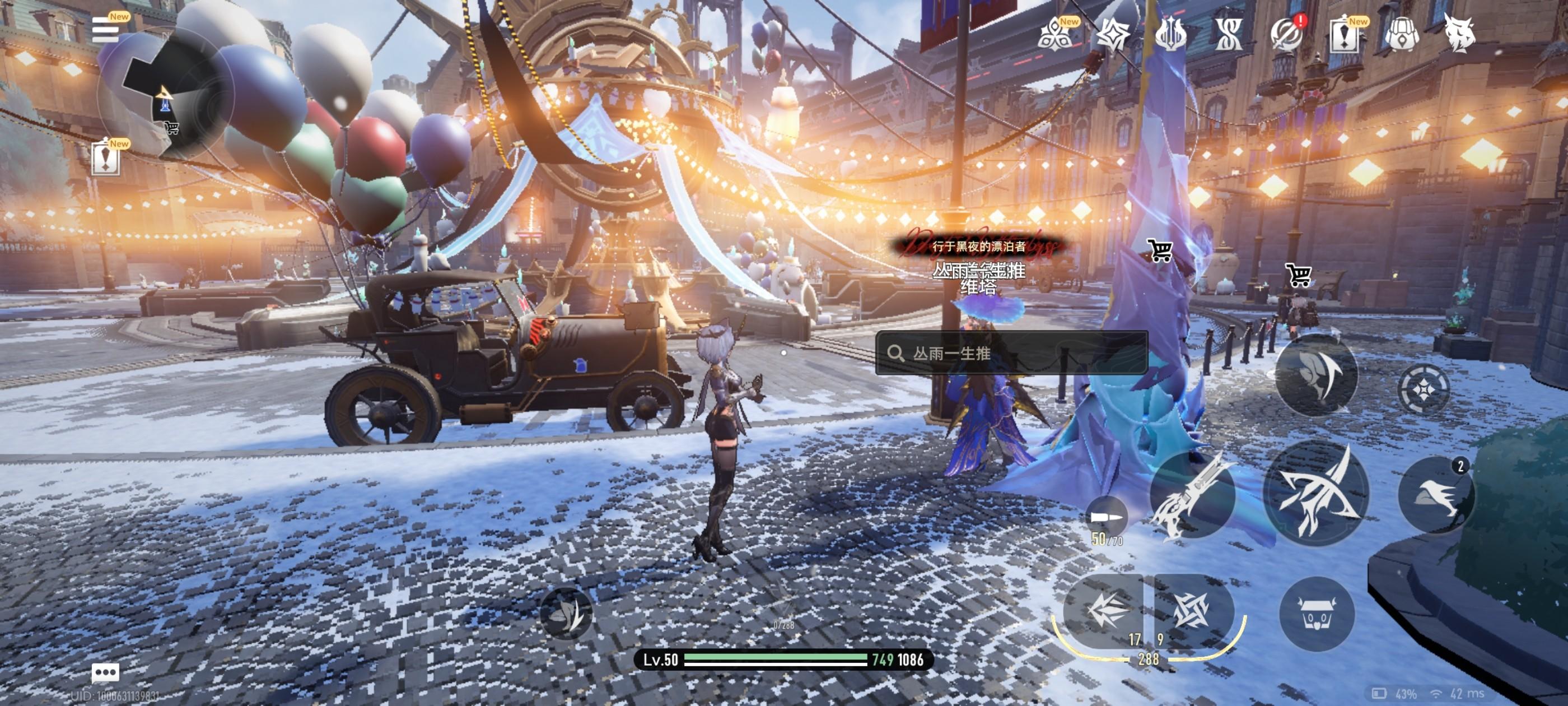Inspect player 丛雨一生推 via the search prompt
This screenshot has width=1568, height=706.
click(1011, 354)
